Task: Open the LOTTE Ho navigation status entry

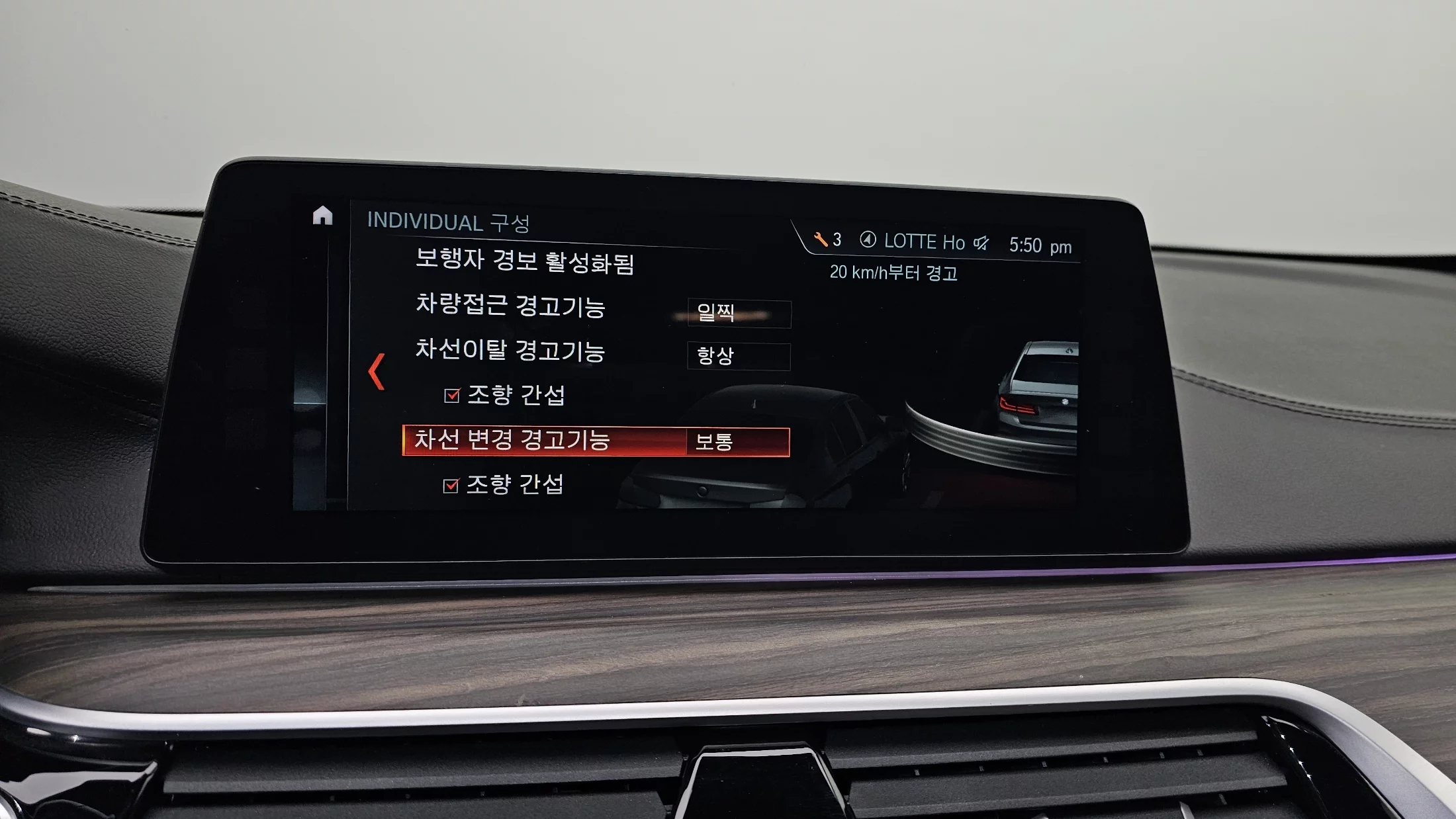Action: coord(913,241)
